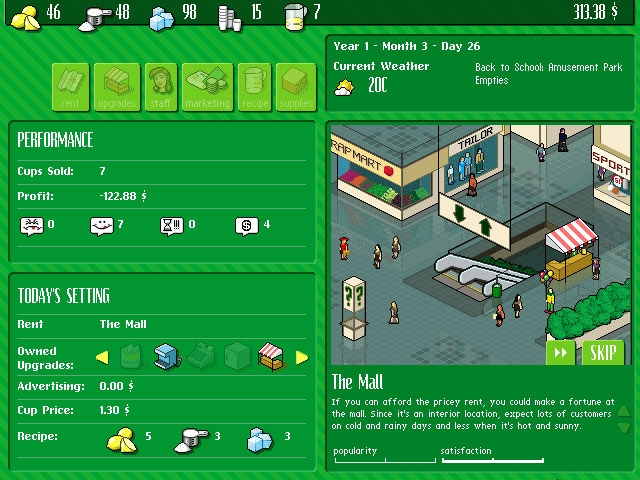Select the blue juicer machine upgrade
The width and height of the screenshot is (640, 480).
(x=166, y=356)
